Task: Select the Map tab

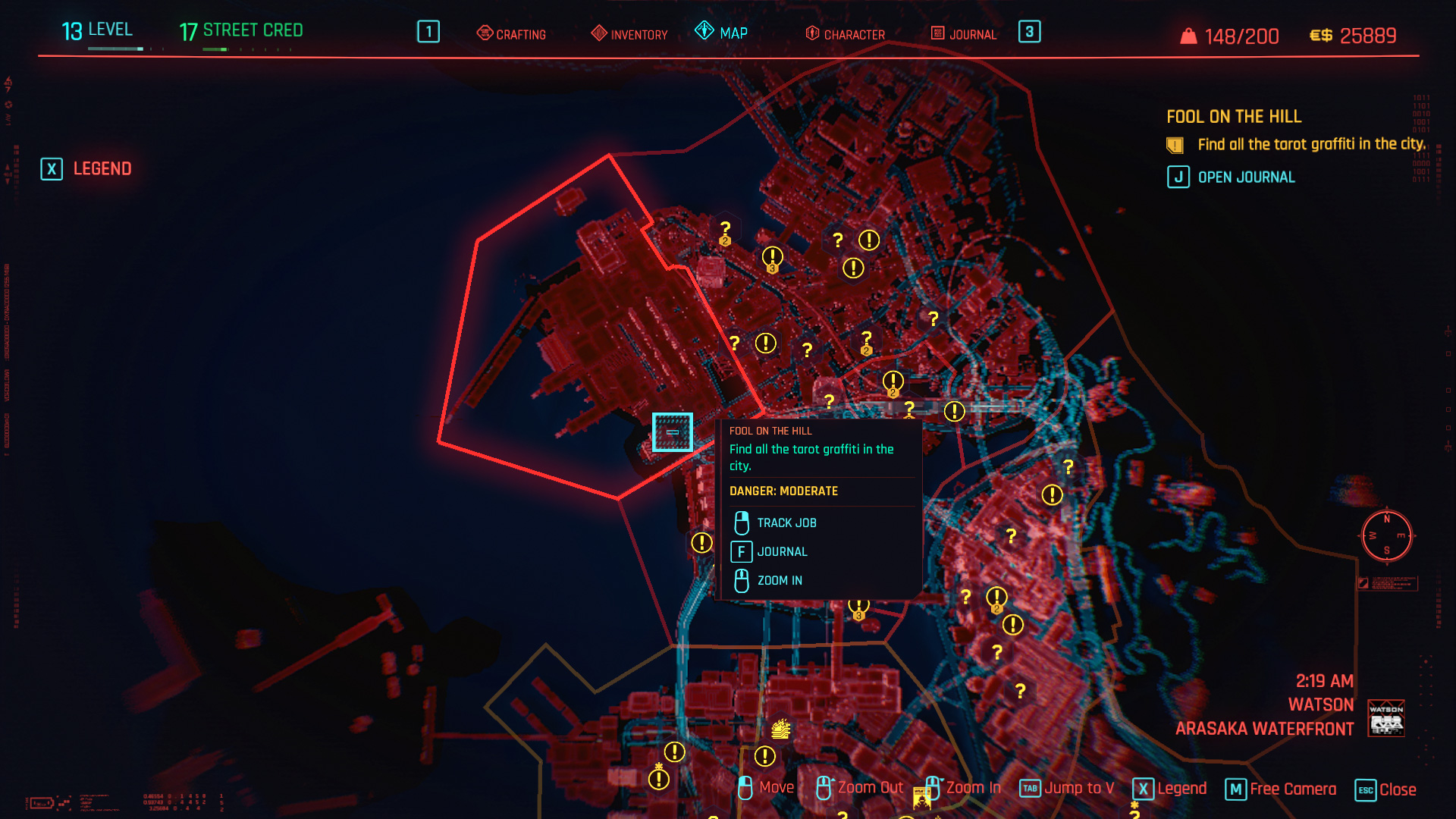Action: tap(722, 33)
